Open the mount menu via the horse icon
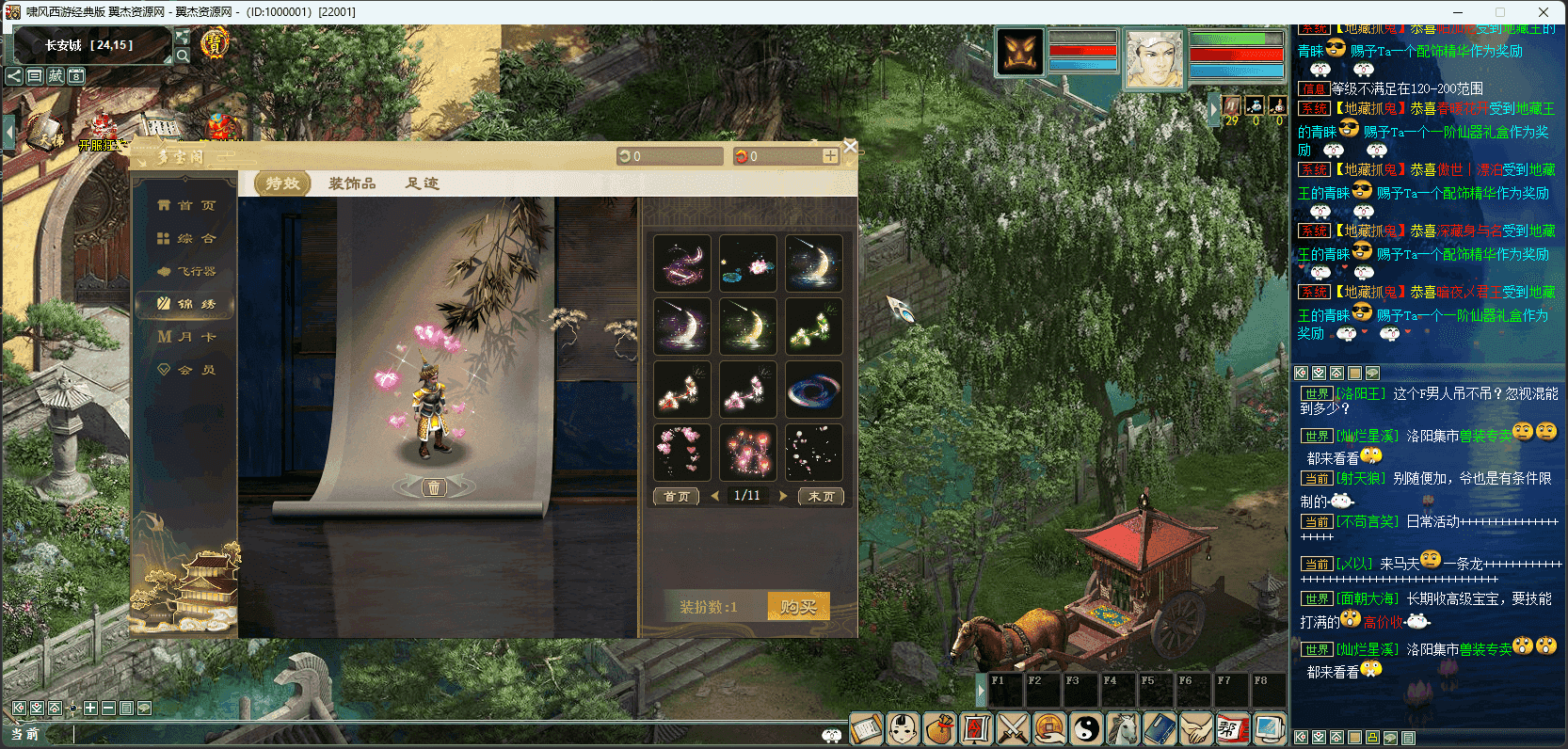The width and height of the screenshot is (1568, 749). coord(1123,729)
